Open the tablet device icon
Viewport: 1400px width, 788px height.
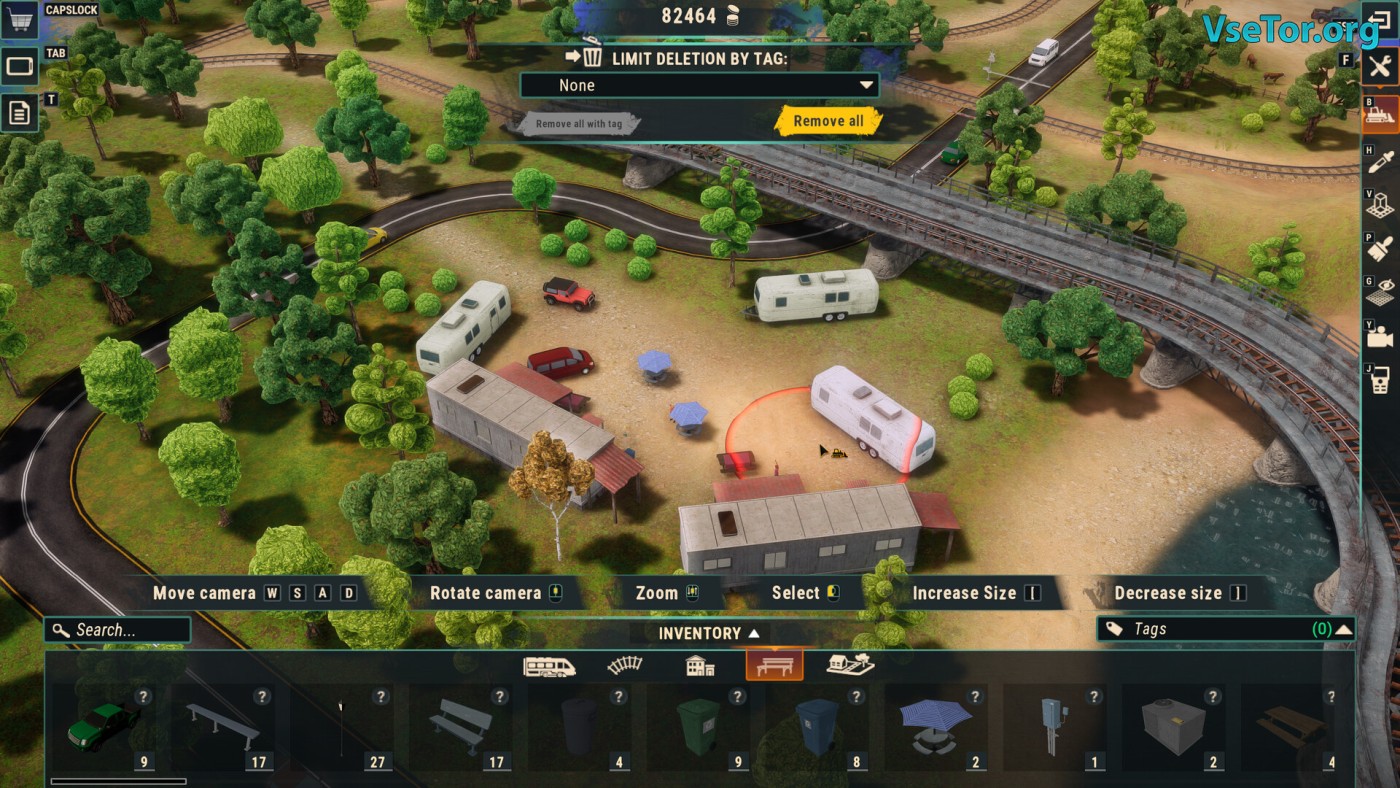click(19, 66)
